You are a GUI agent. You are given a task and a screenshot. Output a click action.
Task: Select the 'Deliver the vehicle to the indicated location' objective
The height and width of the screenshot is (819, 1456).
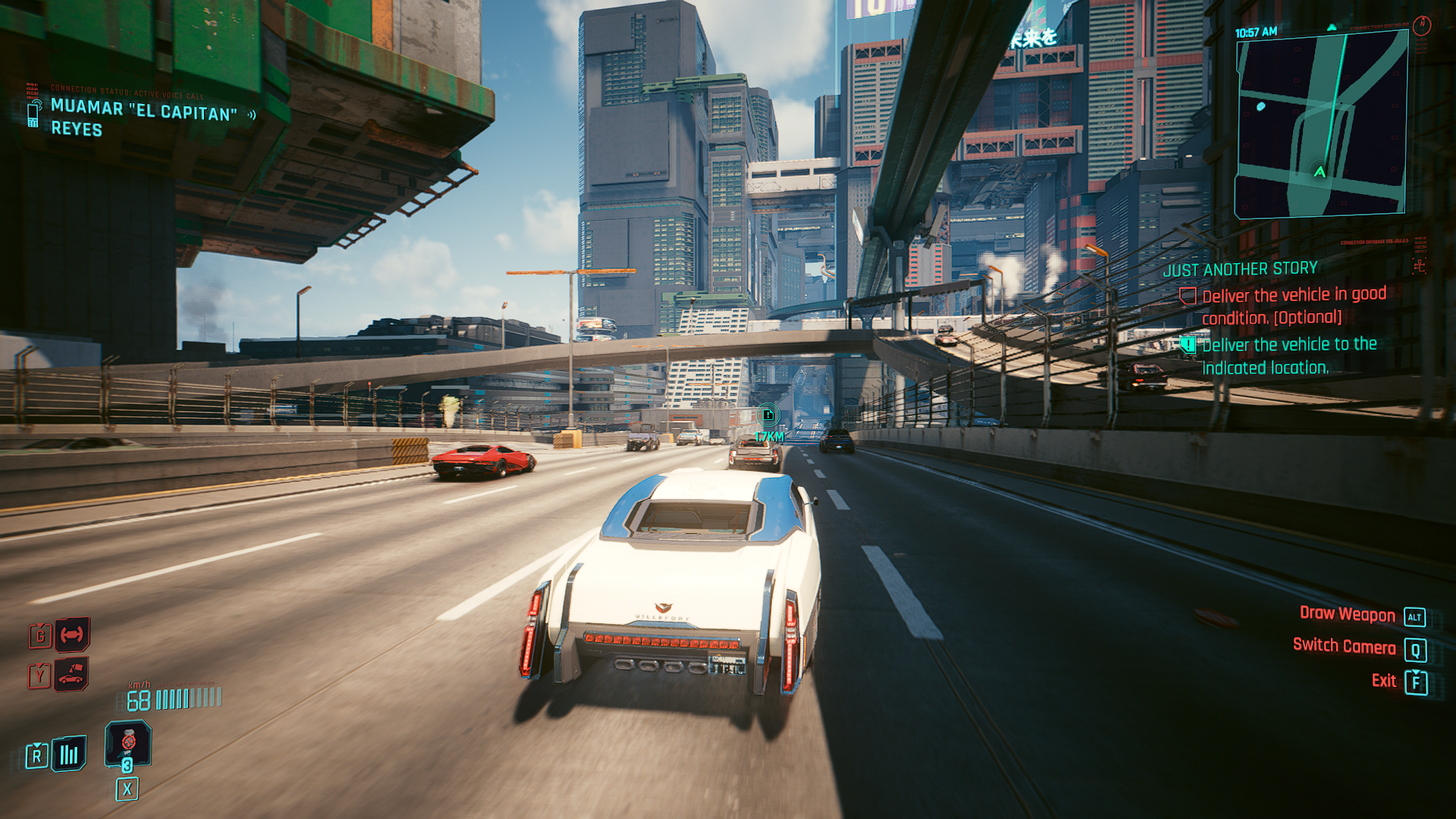(x=1289, y=356)
